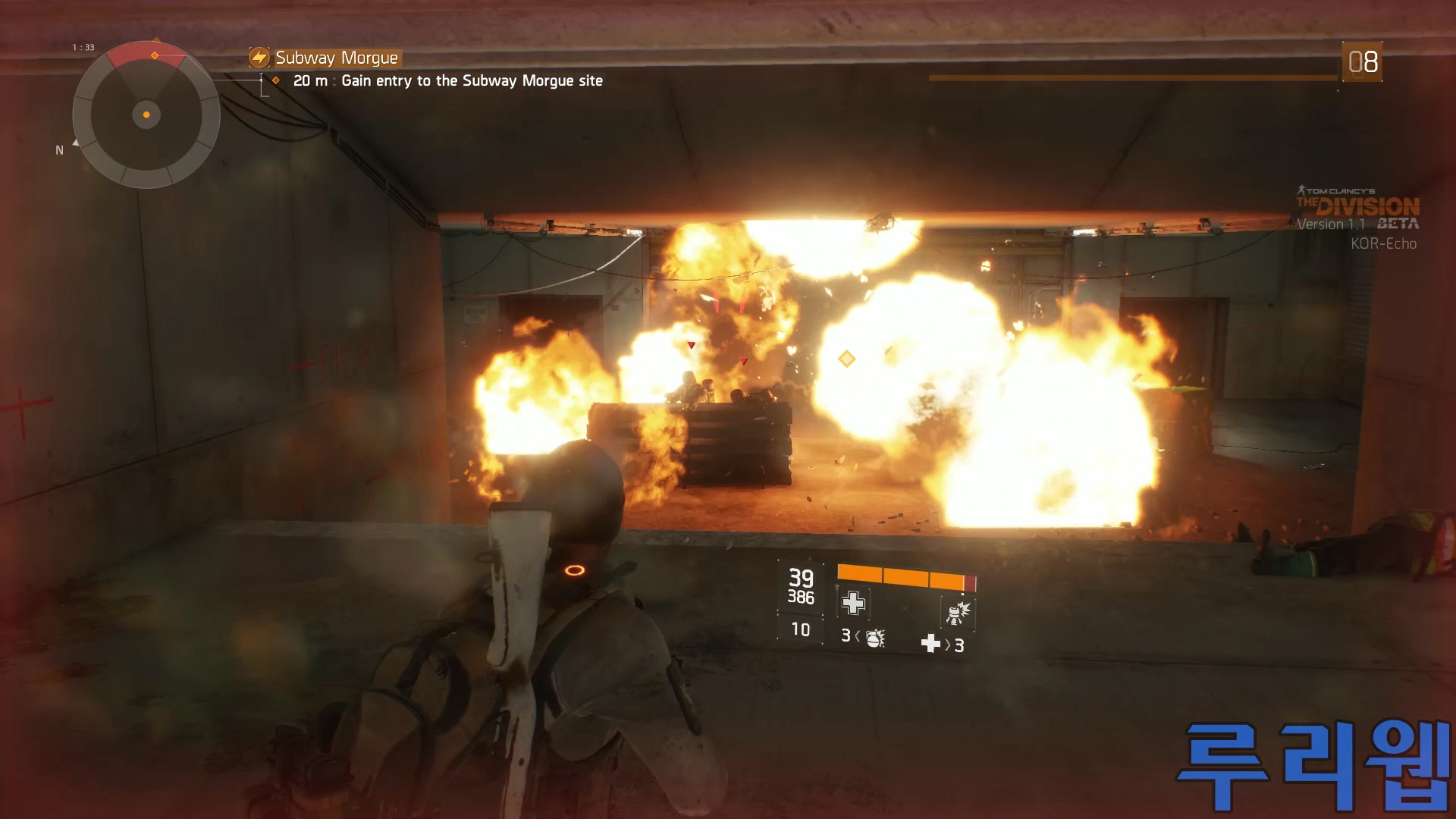1456x819 pixels.
Task: Select the grenade icon
Action: tap(875, 638)
